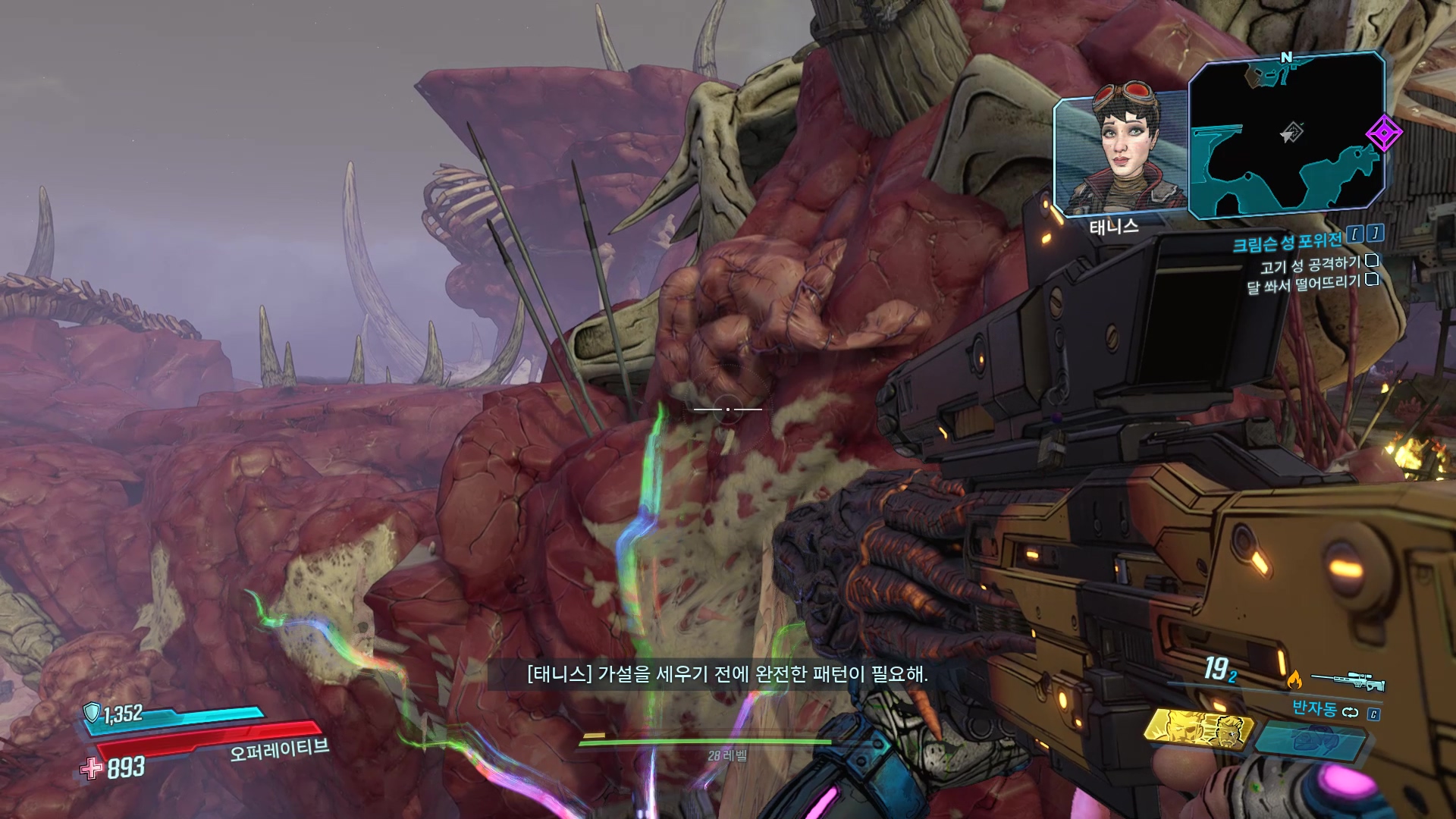
Task: Select the purple waypoint marker on minimap
Action: (1383, 134)
